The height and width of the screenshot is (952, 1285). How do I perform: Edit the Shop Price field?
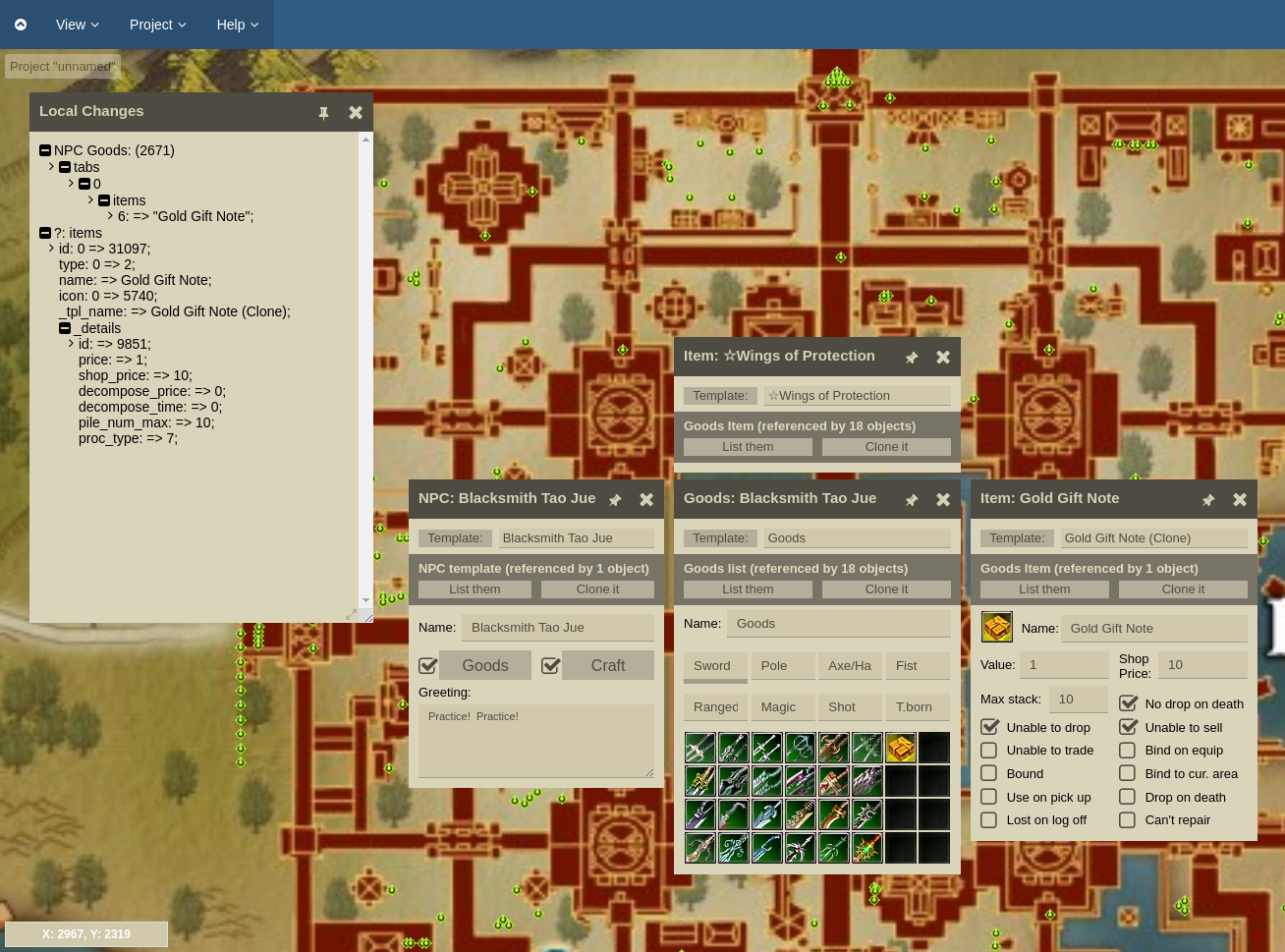click(1202, 665)
